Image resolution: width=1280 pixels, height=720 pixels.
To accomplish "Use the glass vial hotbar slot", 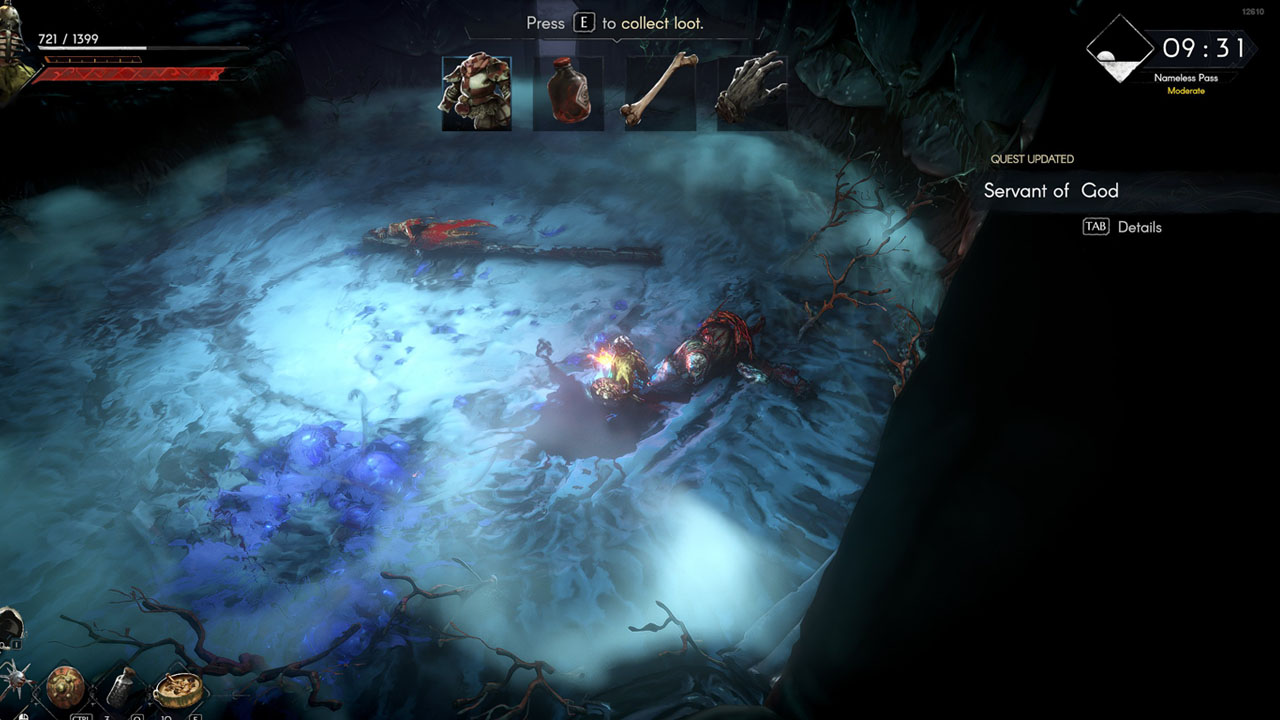I will [122, 687].
